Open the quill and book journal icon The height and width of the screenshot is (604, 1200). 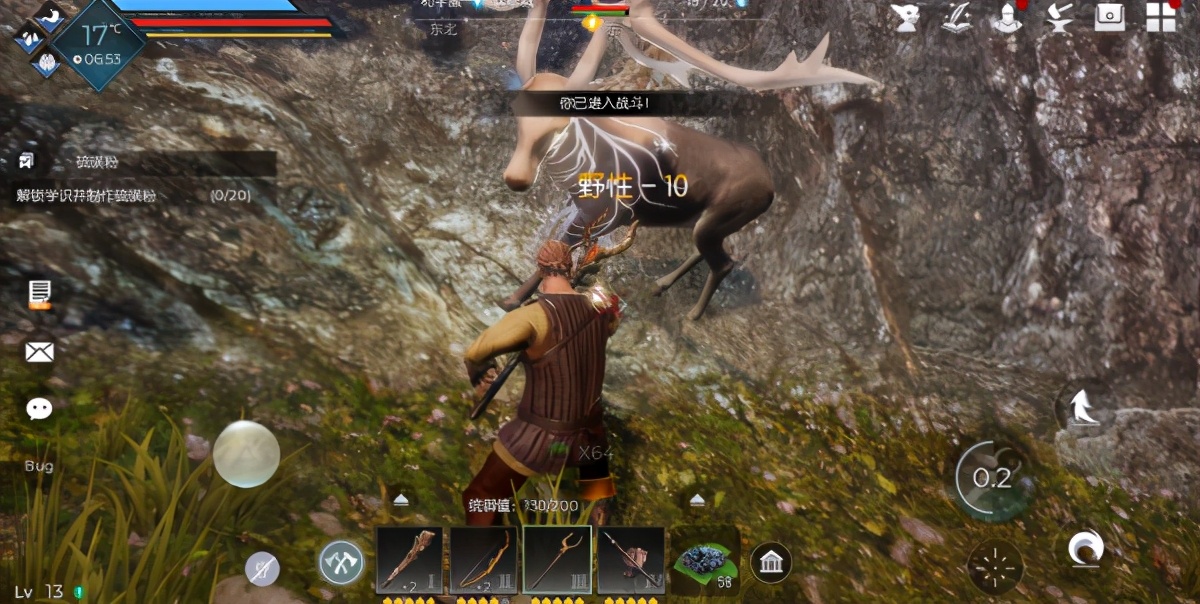957,17
